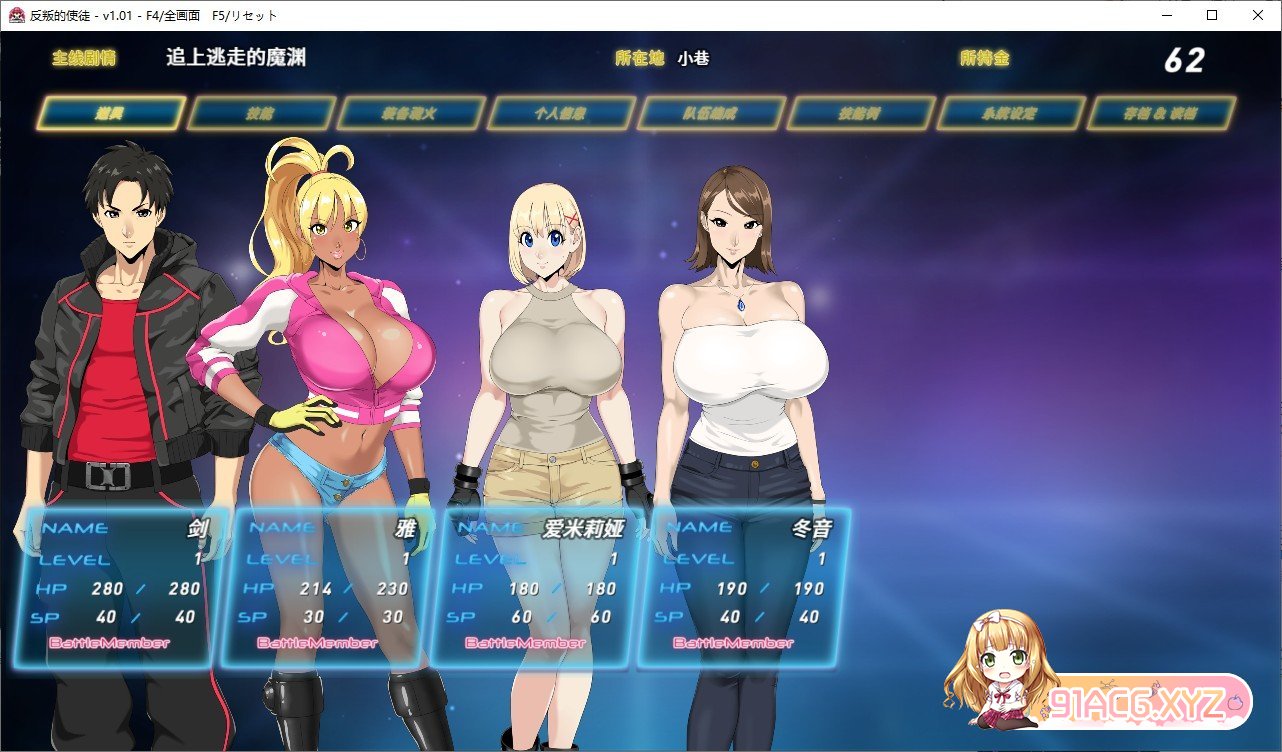This screenshot has width=1282, height=752.
Task: Open the 技能树 (skill tree) menu
Action: point(861,113)
